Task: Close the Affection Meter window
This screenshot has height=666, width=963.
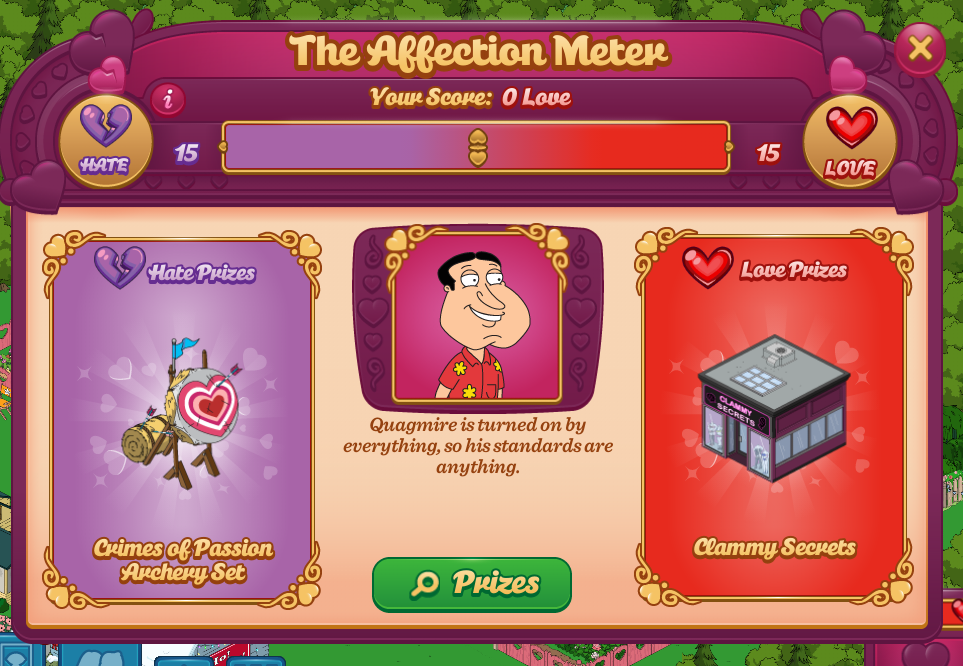Action: [x=920, y=48]
